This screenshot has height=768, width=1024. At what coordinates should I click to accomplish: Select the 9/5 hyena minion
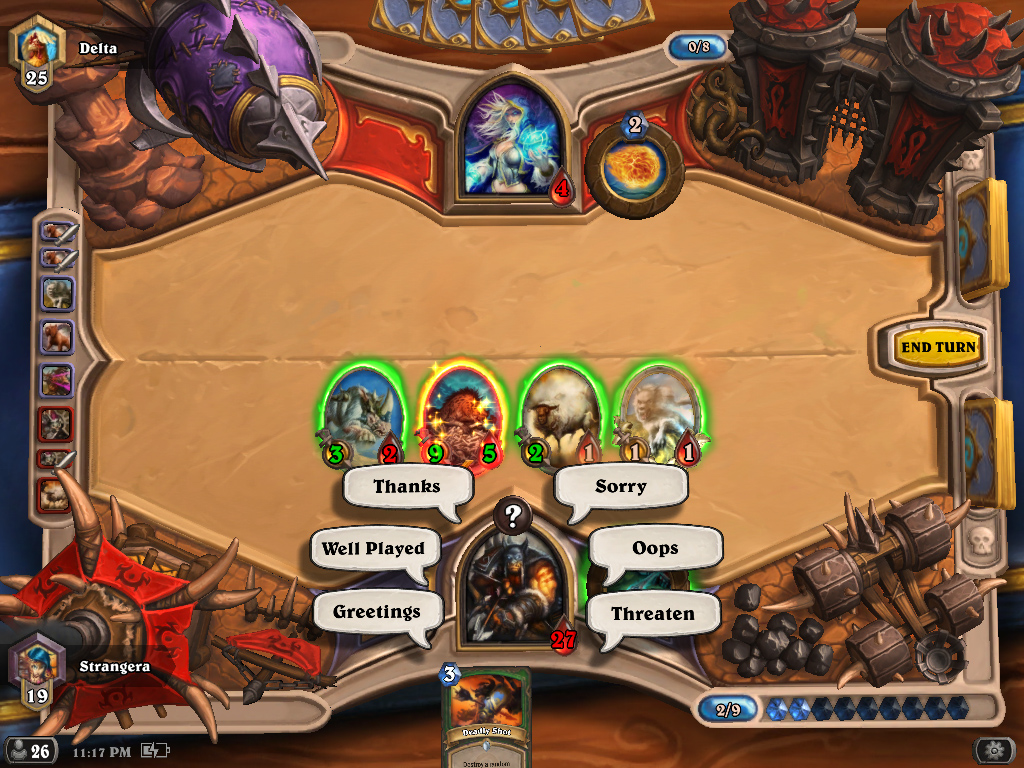tap(461, 414)
